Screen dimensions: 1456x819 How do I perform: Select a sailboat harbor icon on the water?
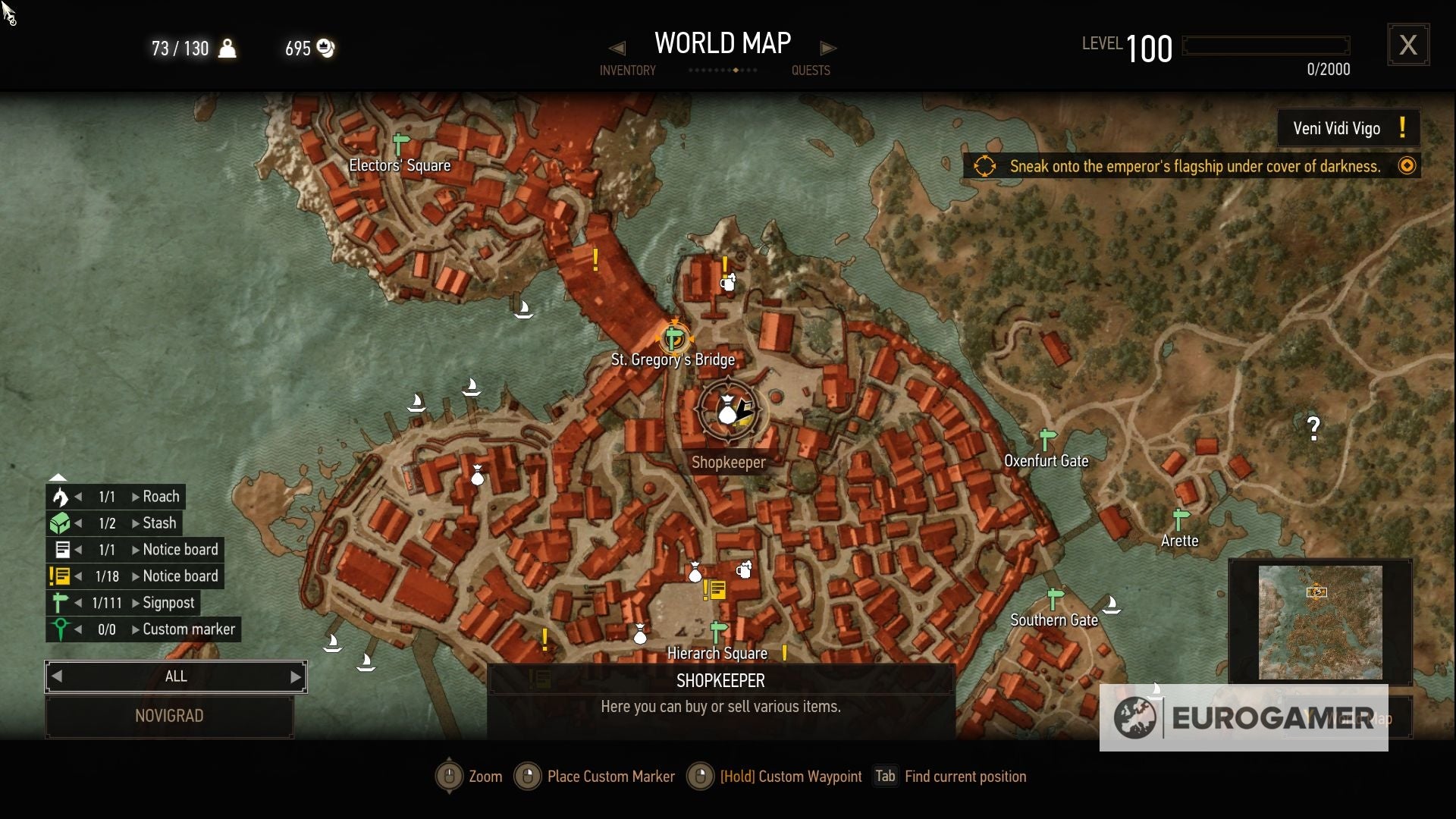[472, 388]
